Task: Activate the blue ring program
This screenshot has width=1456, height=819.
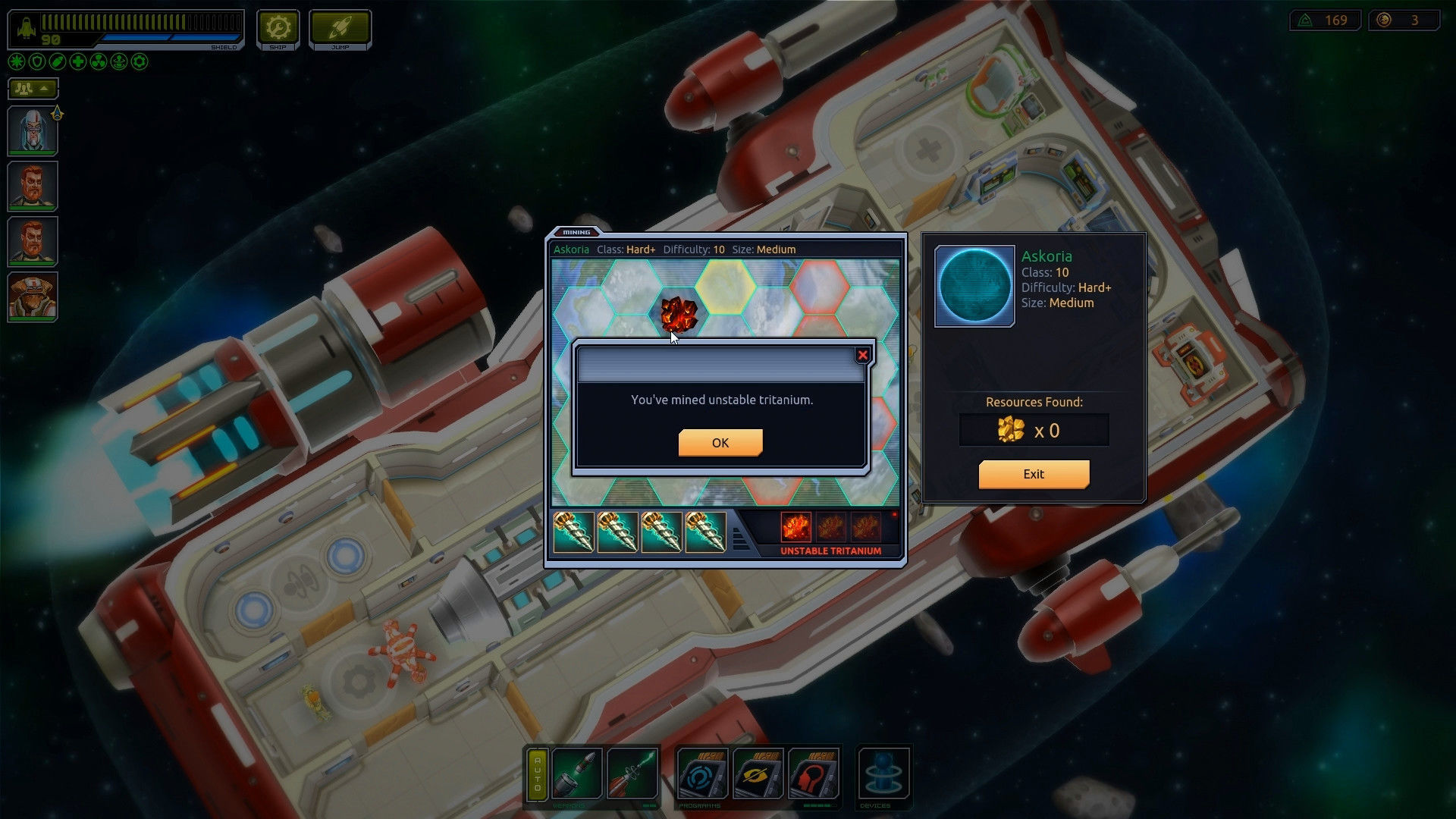Action: [702, 773]
